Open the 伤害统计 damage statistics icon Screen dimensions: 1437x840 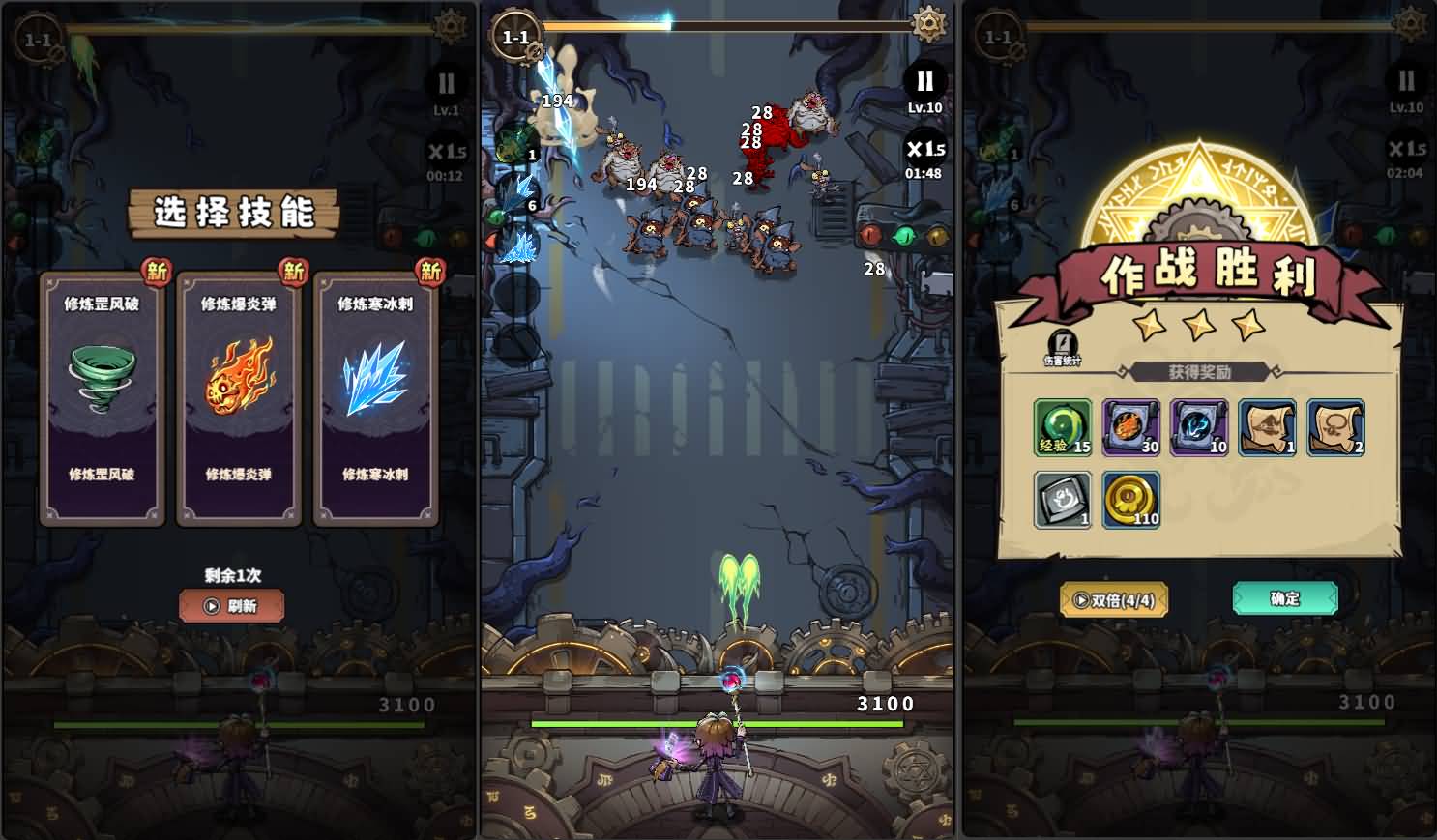pos(1063,343)
